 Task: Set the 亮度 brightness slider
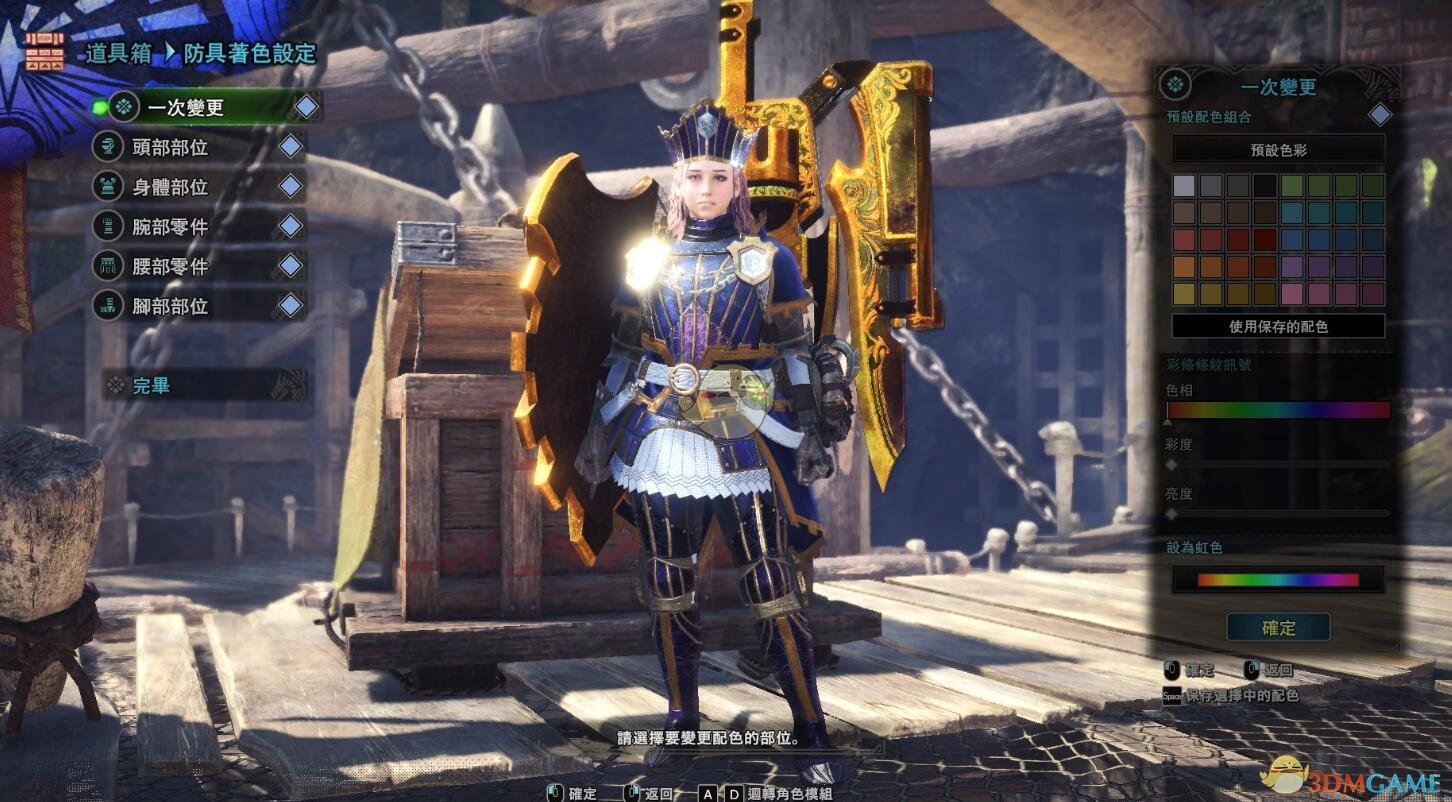1278,513
